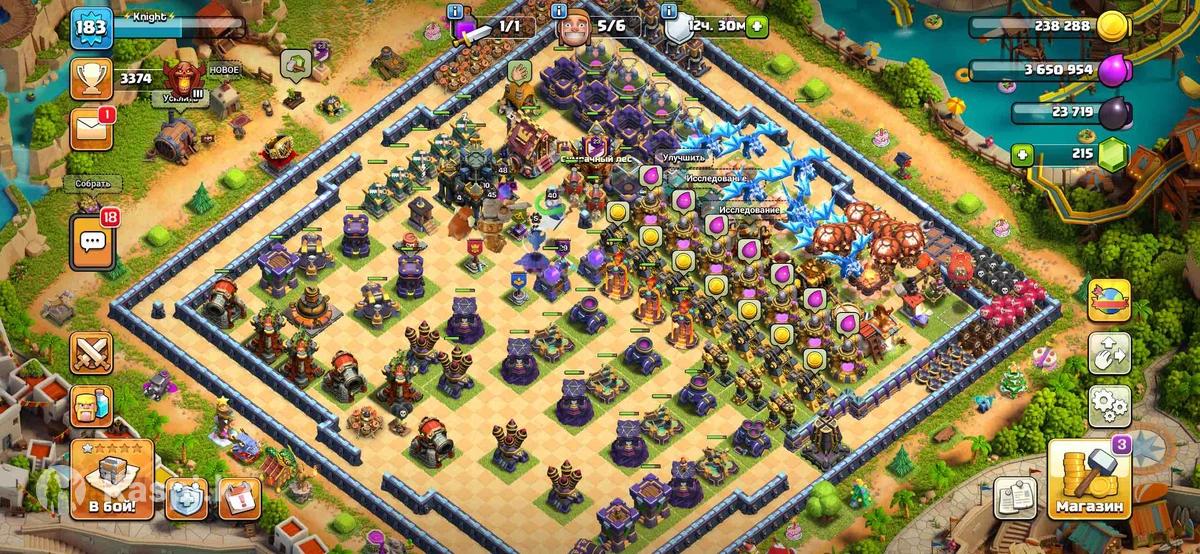Open the Магазин shop

tap(1090, 480)
